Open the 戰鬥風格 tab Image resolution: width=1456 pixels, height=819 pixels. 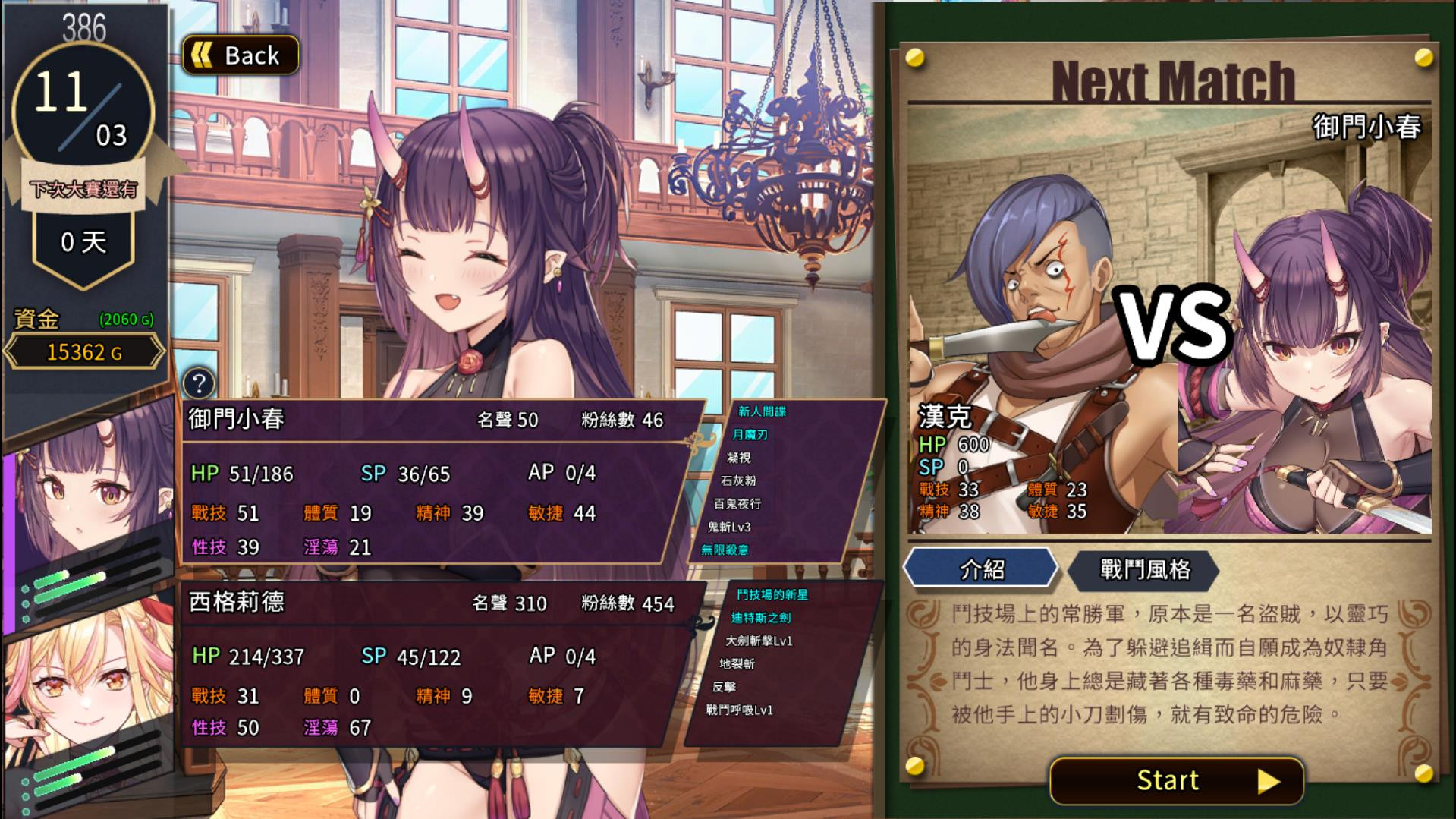pyautogui.click(x=1144, y=569)
